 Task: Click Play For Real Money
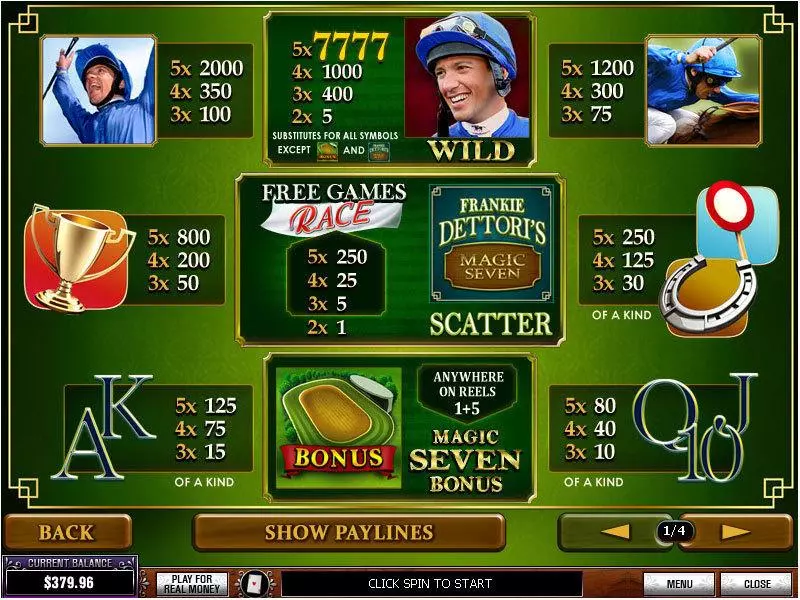tap(192, 583)
